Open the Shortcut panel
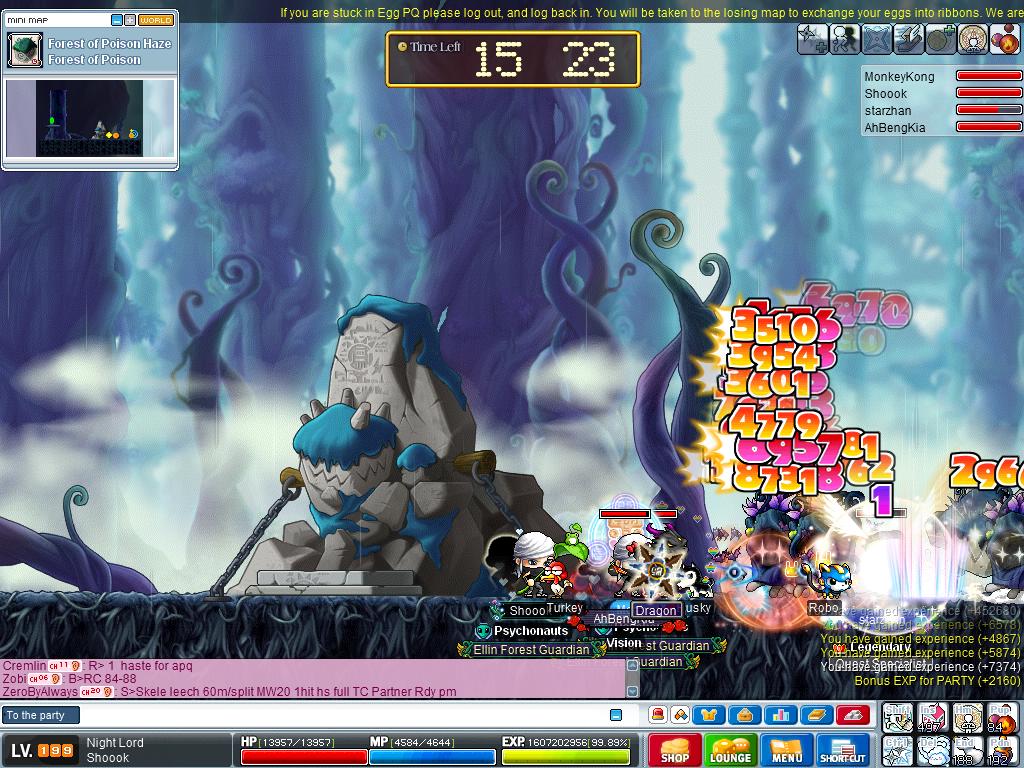Viewport: 1024px width, 768px height. (x=843, y=750)
